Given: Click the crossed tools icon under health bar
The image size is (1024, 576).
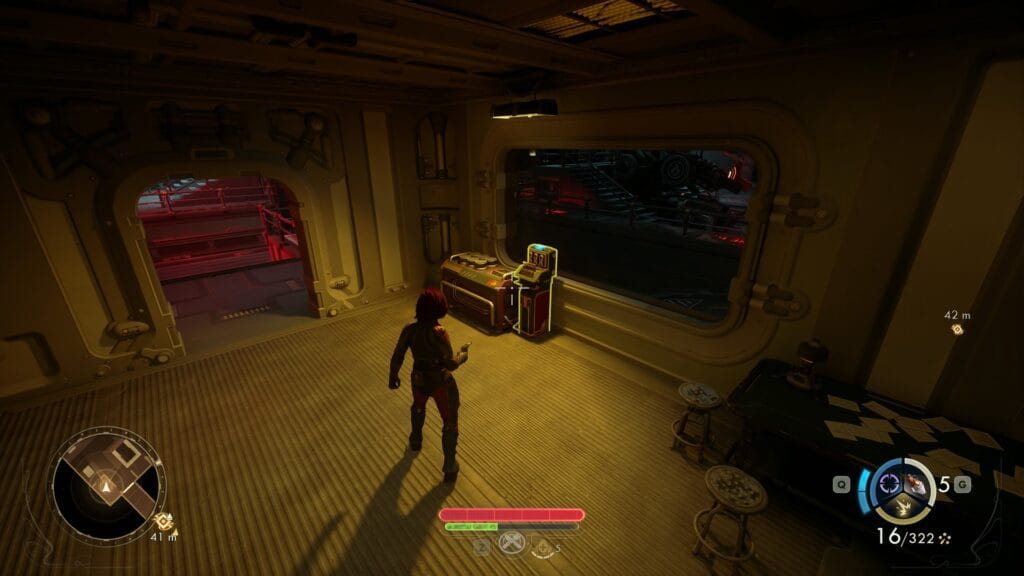Looking at the screenshot, I should pos(510,547).
